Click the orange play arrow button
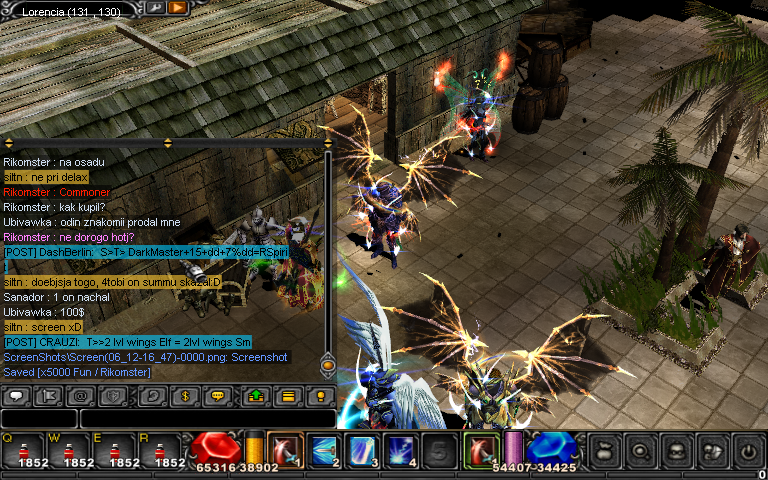 [x=178, y=8]
